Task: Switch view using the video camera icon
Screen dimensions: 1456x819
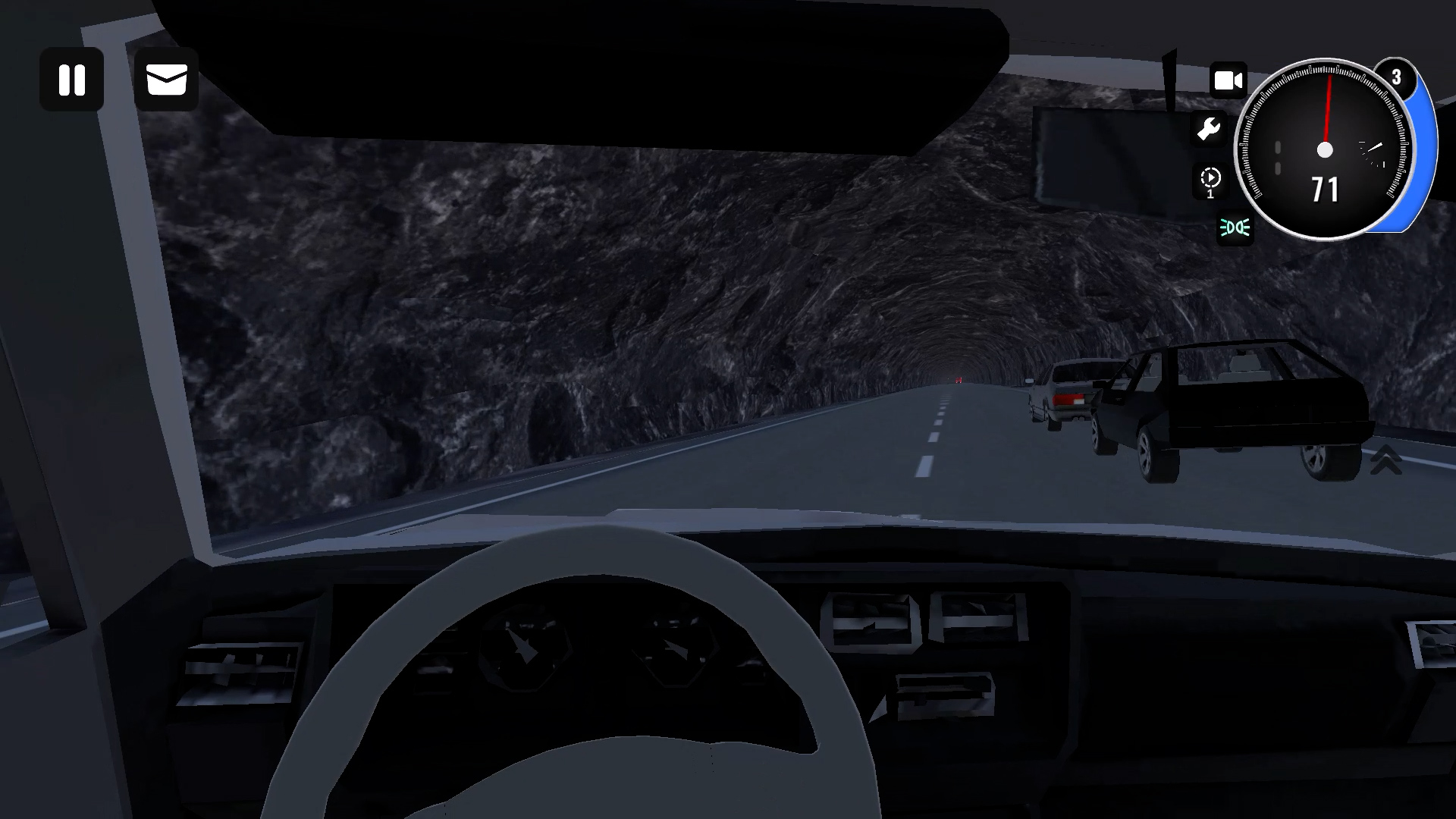Action: (x=1228, y=78)
